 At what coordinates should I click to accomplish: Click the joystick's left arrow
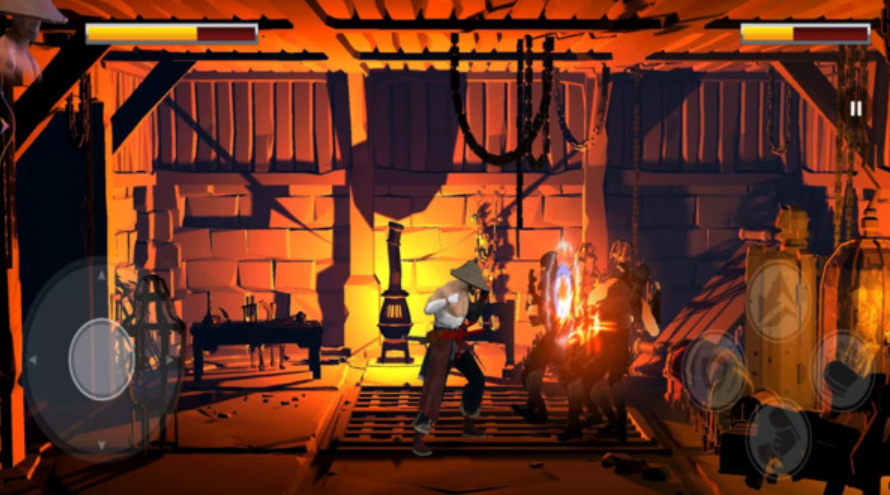(32, 360)
